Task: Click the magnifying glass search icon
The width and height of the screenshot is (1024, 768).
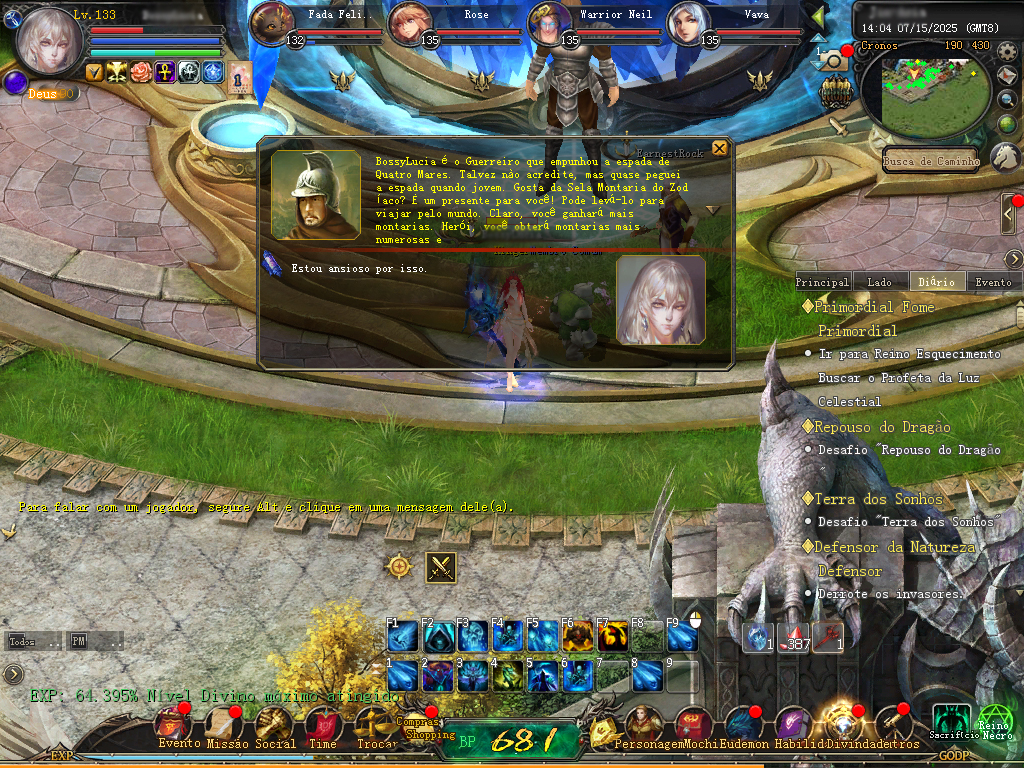Action: pos(1008,100)
